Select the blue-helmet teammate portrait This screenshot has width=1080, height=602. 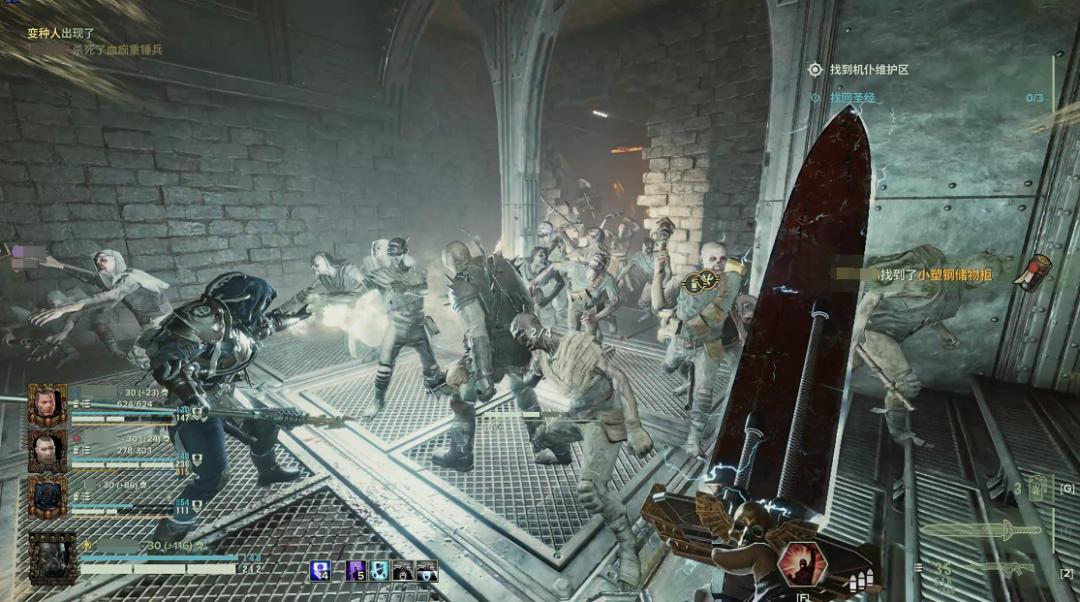(x=47, y=497)
